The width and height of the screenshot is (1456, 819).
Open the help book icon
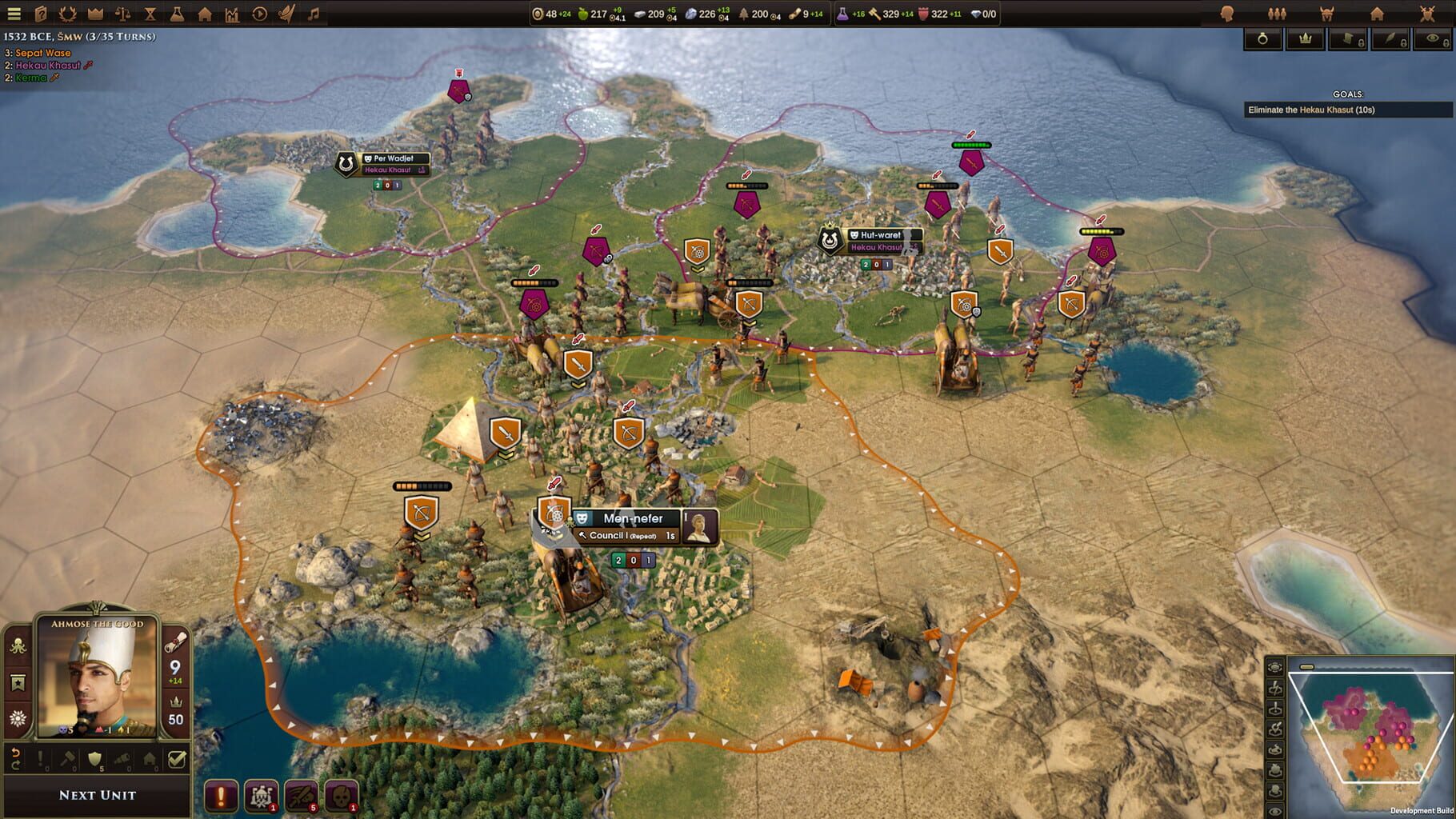click(x=42, y=14)
